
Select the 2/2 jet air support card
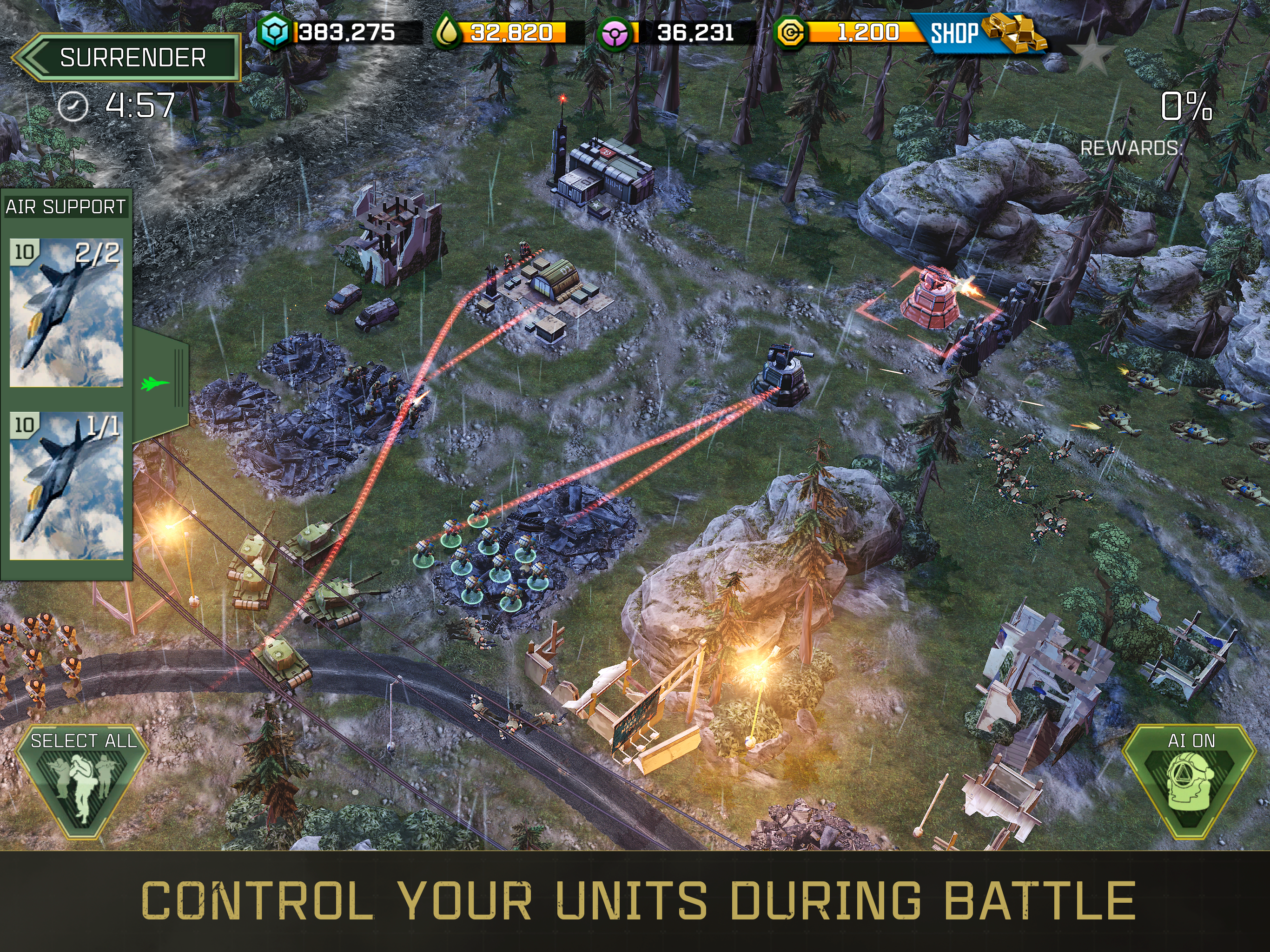[x=66, y=312]
